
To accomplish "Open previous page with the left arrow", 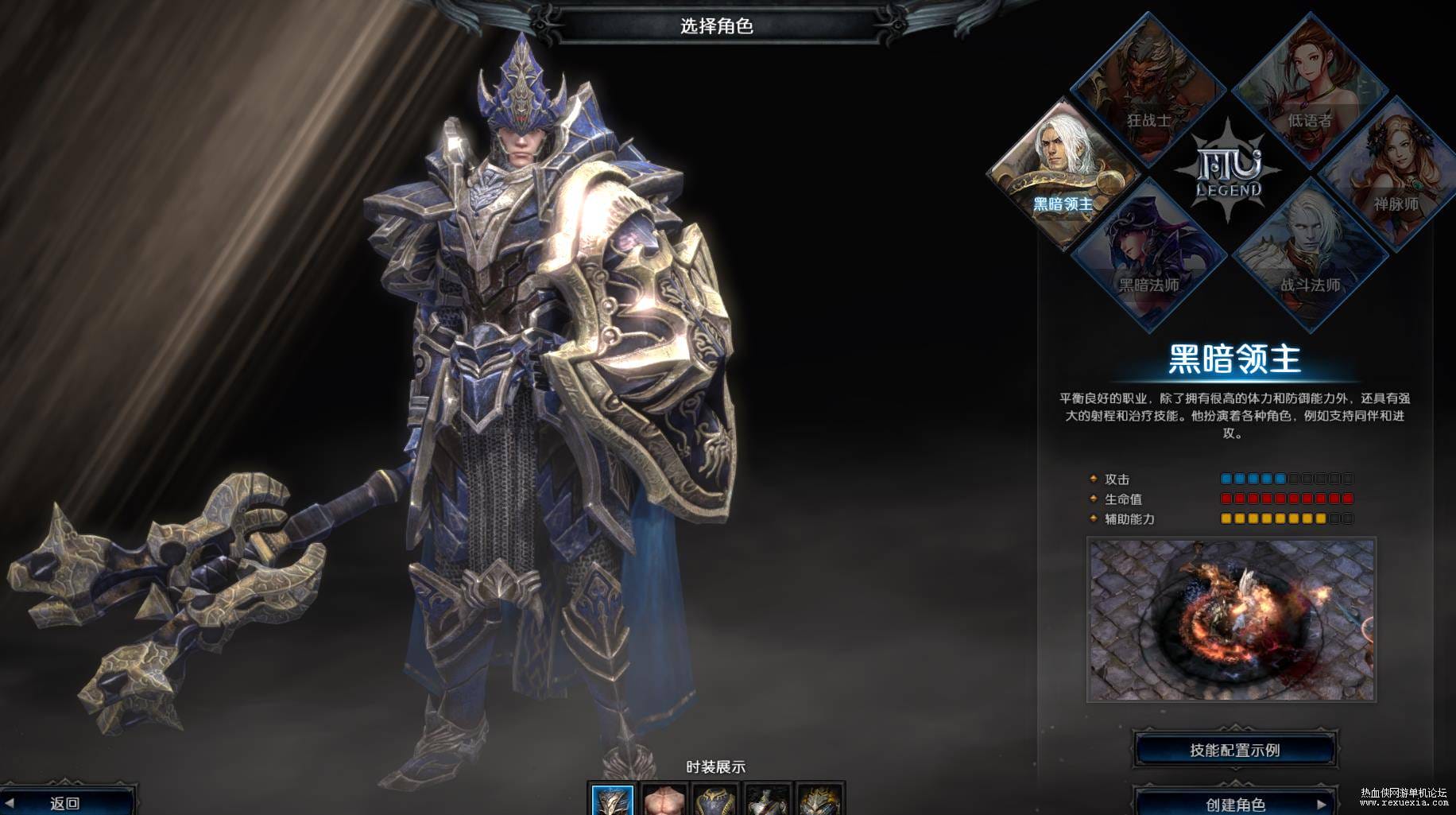I will [10, 802].
